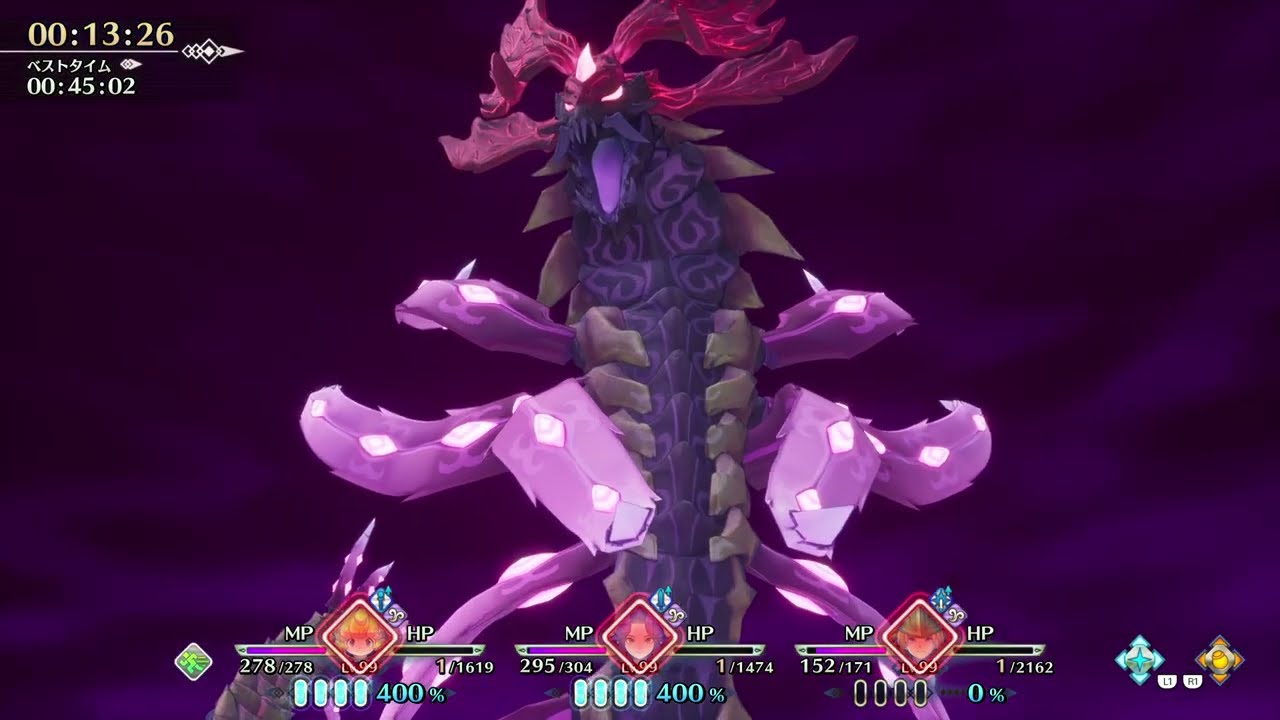Open the chevron next to ベストタイム label
Screen dimensions: 1280x720
130,64
